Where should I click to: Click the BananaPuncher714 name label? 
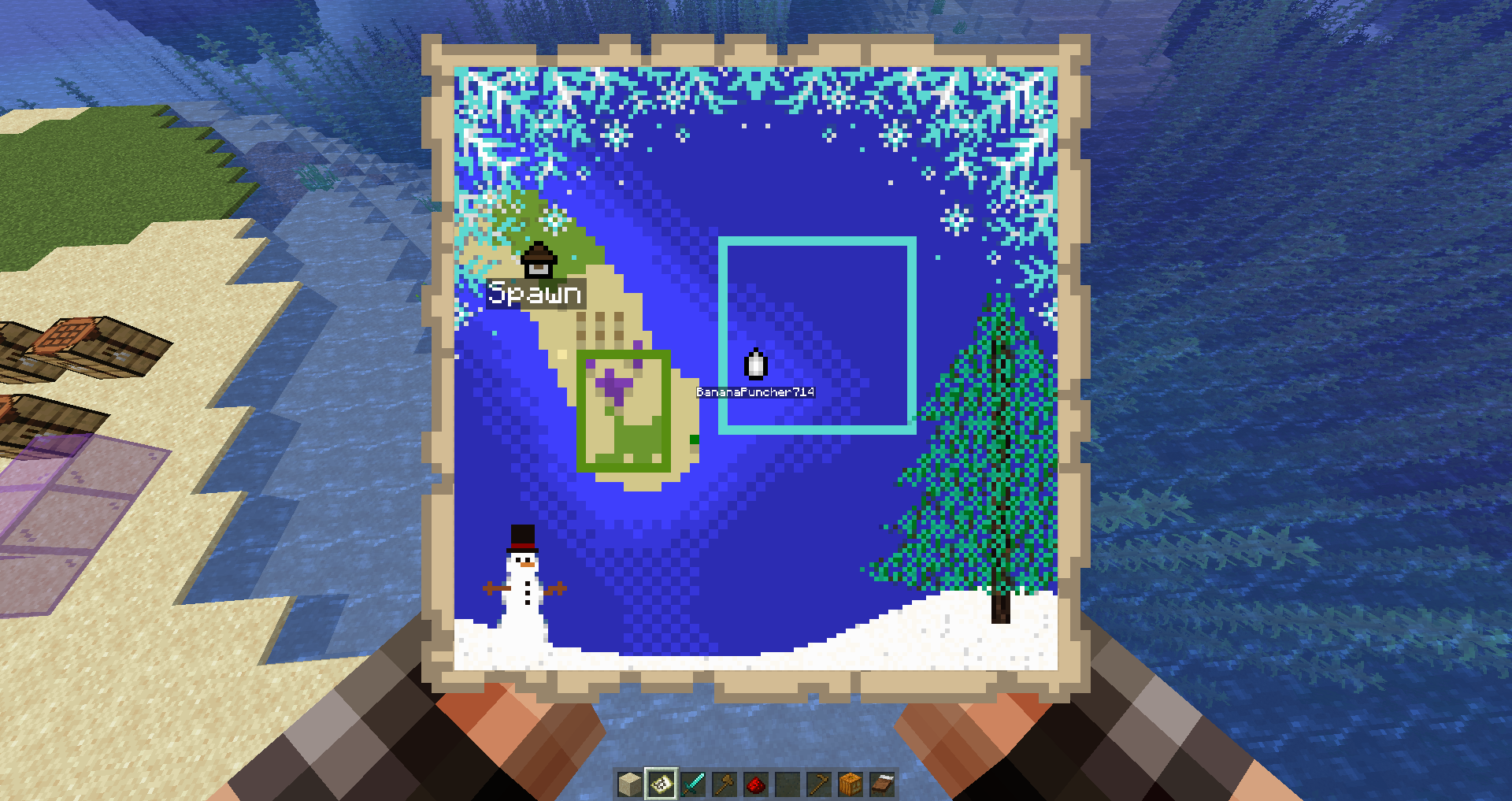754,391
